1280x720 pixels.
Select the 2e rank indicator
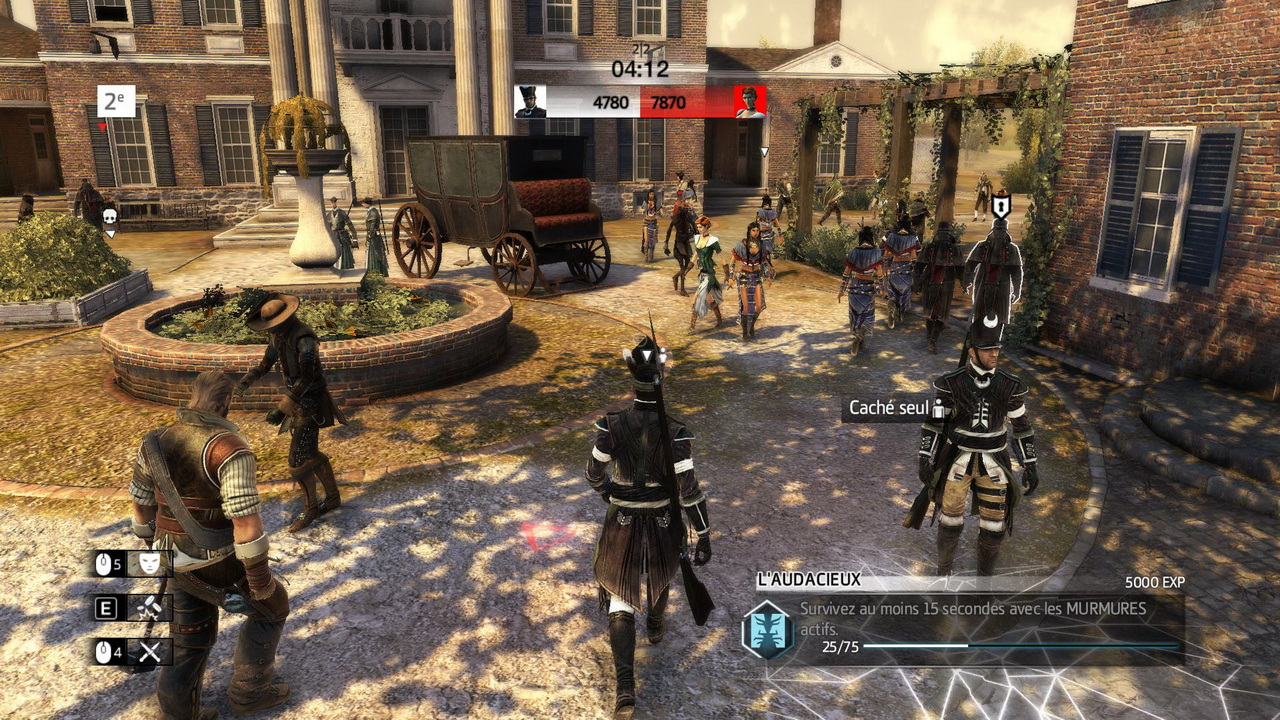click(116, 101)
